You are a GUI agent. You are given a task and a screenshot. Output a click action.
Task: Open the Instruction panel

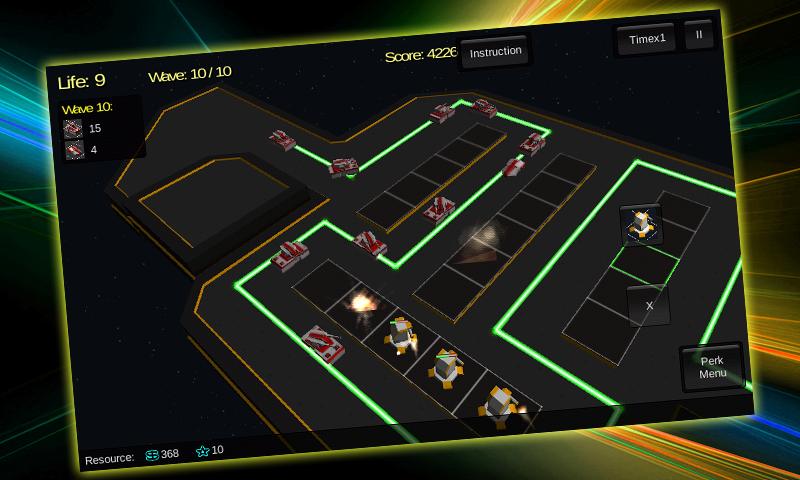tap(495, 52)
